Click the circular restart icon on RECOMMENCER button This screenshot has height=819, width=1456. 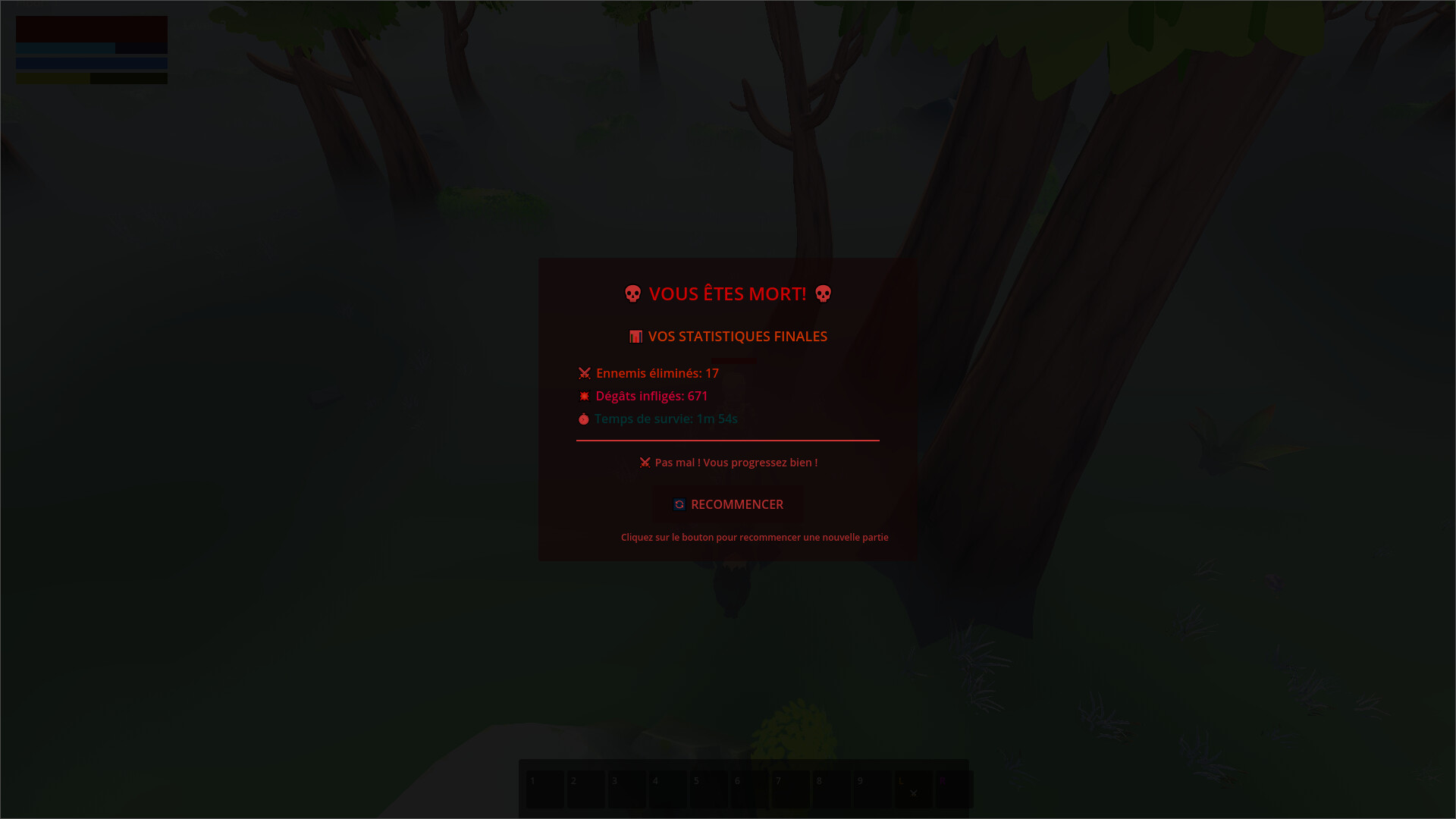pos(679,504)
